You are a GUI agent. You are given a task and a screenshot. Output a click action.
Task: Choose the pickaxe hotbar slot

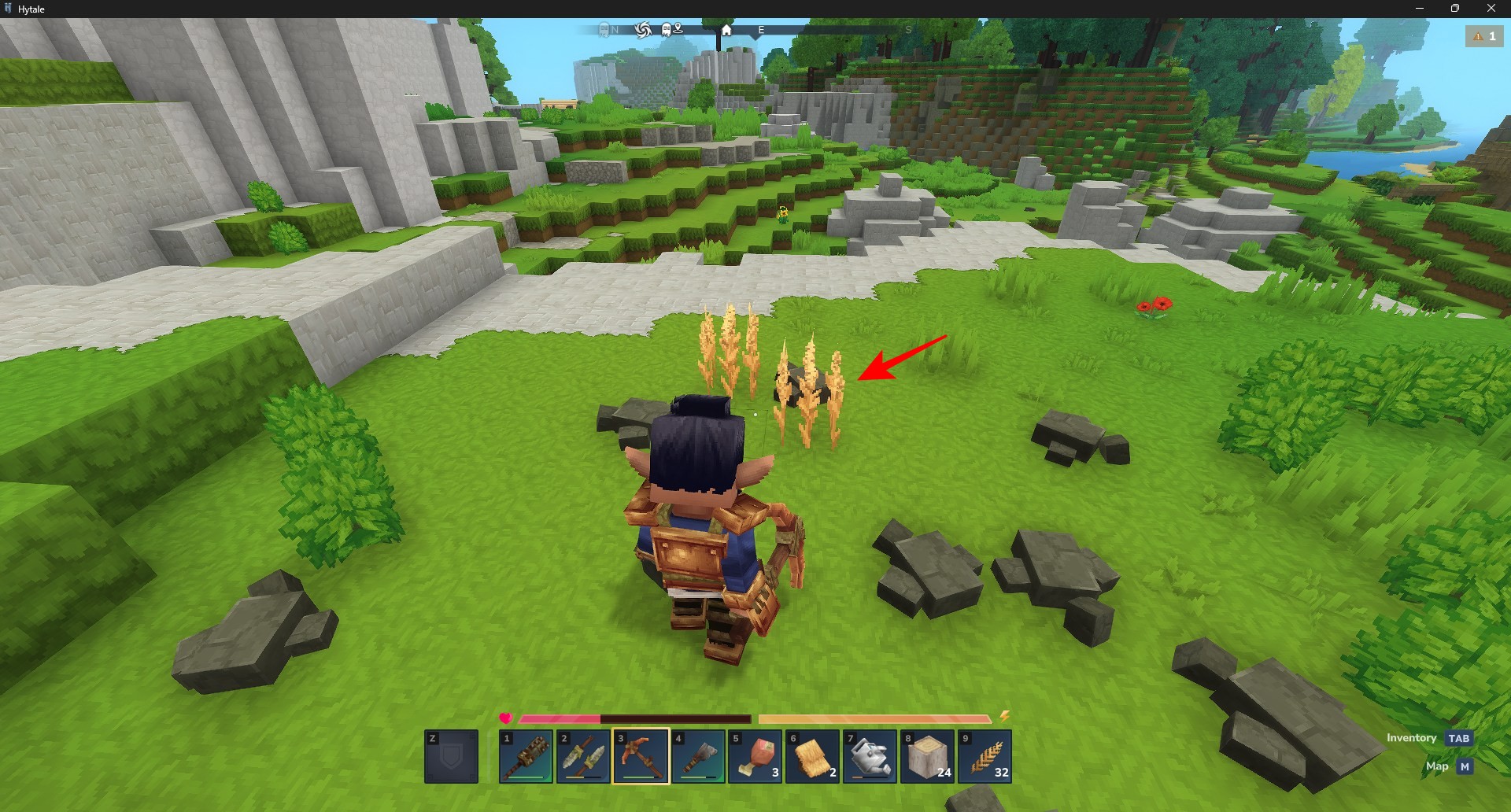pos(641,756)
